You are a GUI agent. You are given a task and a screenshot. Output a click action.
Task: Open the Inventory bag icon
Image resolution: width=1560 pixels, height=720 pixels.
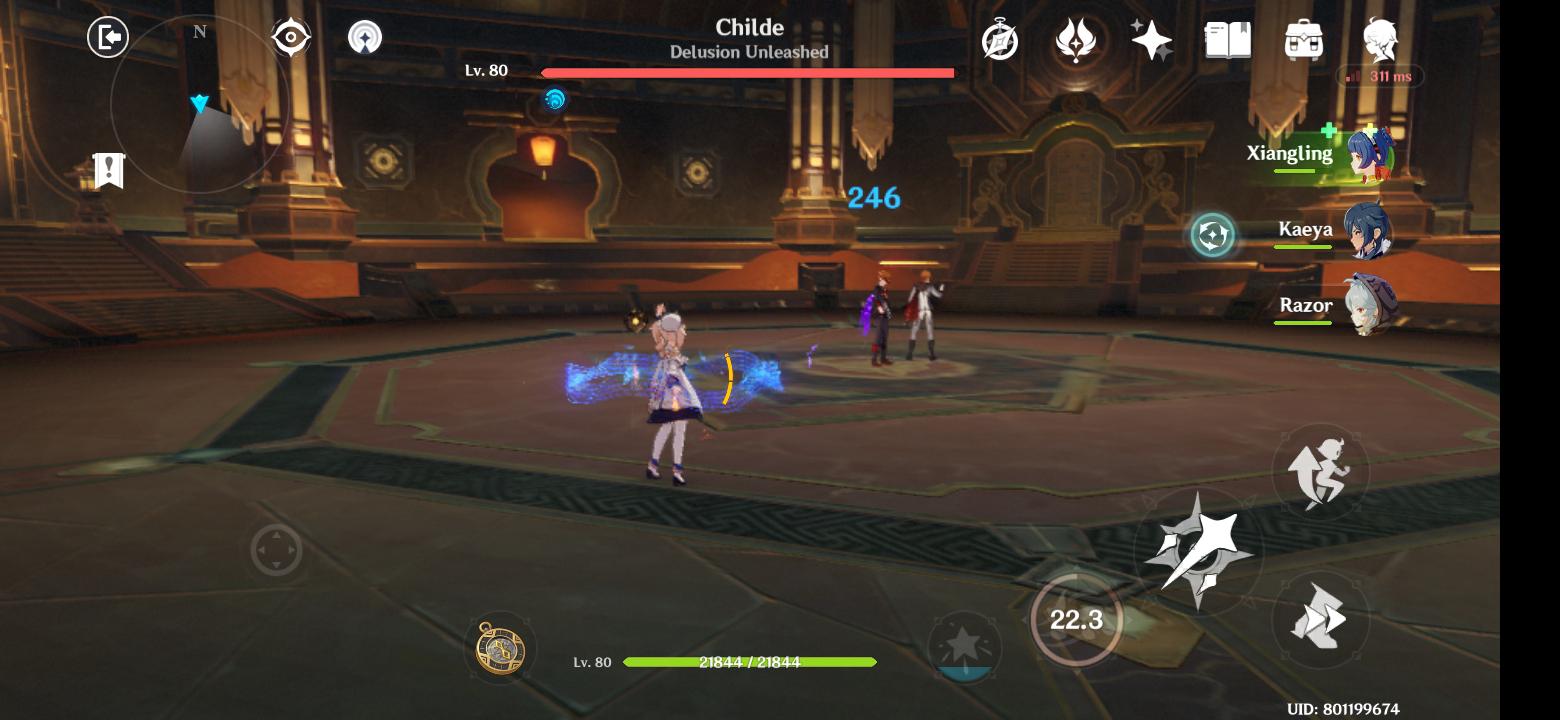pos(1303,40)
